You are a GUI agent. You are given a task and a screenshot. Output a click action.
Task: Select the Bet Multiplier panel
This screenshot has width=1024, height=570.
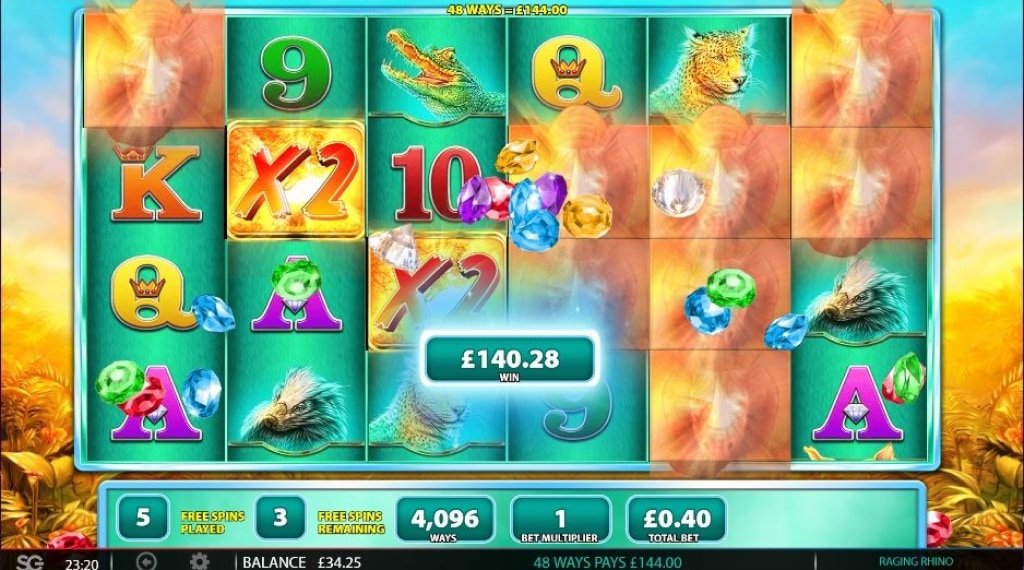pyautogui.click(x=560, y=520)
